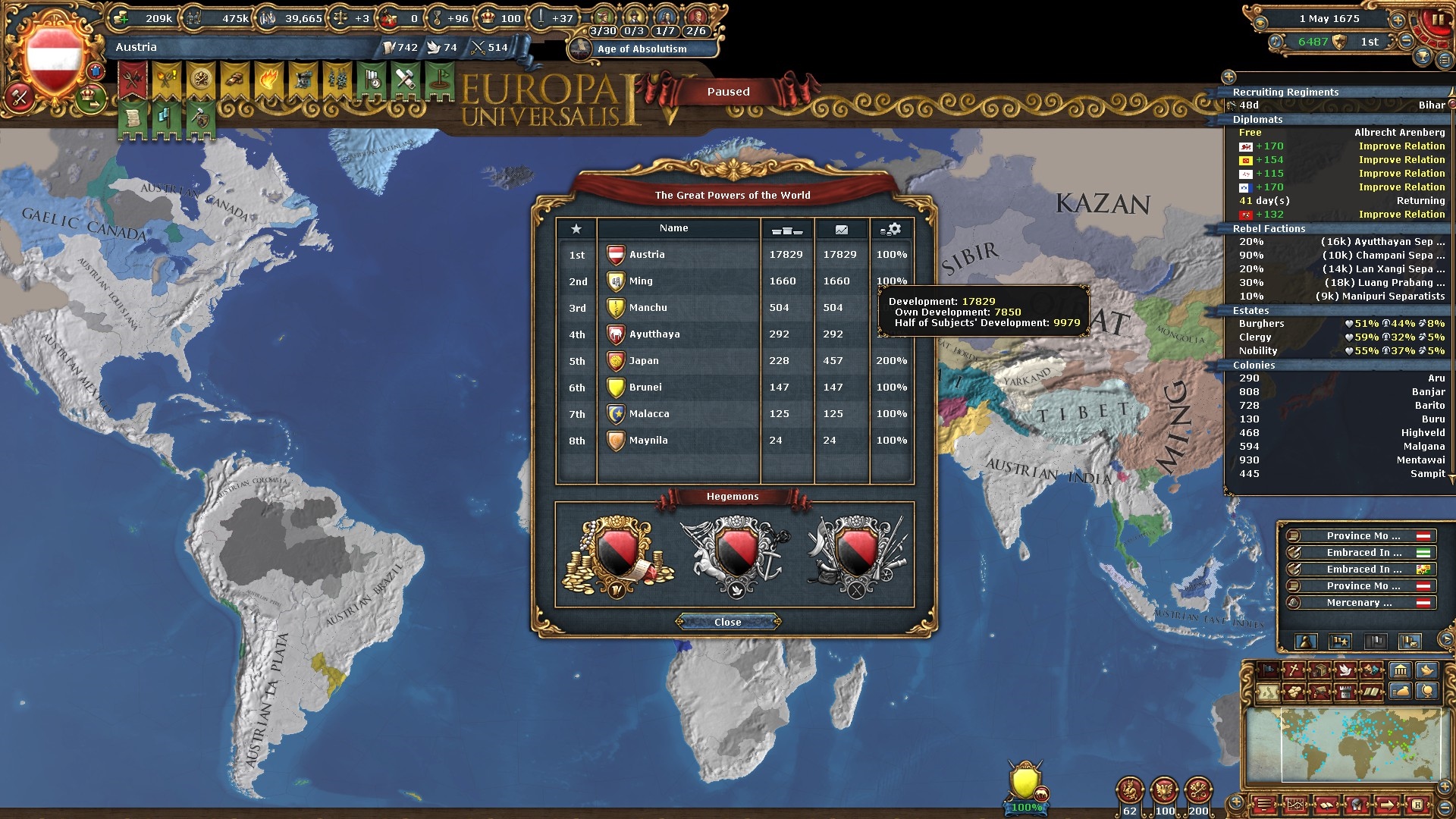Choose Brunei from the Great Powers list
This screenshot has height=819, width=1456.
click(x=645, y=388)
